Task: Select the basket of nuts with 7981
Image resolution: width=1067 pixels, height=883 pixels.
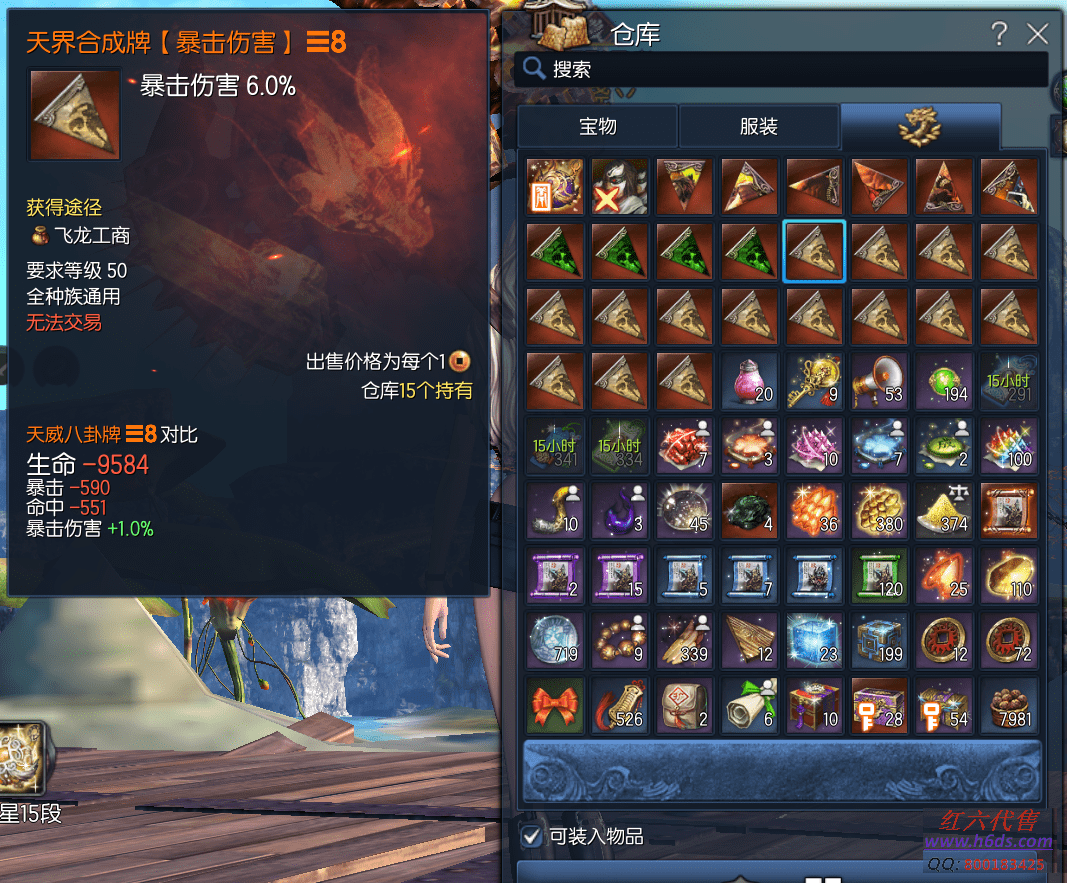Action: coord(1009,706)
